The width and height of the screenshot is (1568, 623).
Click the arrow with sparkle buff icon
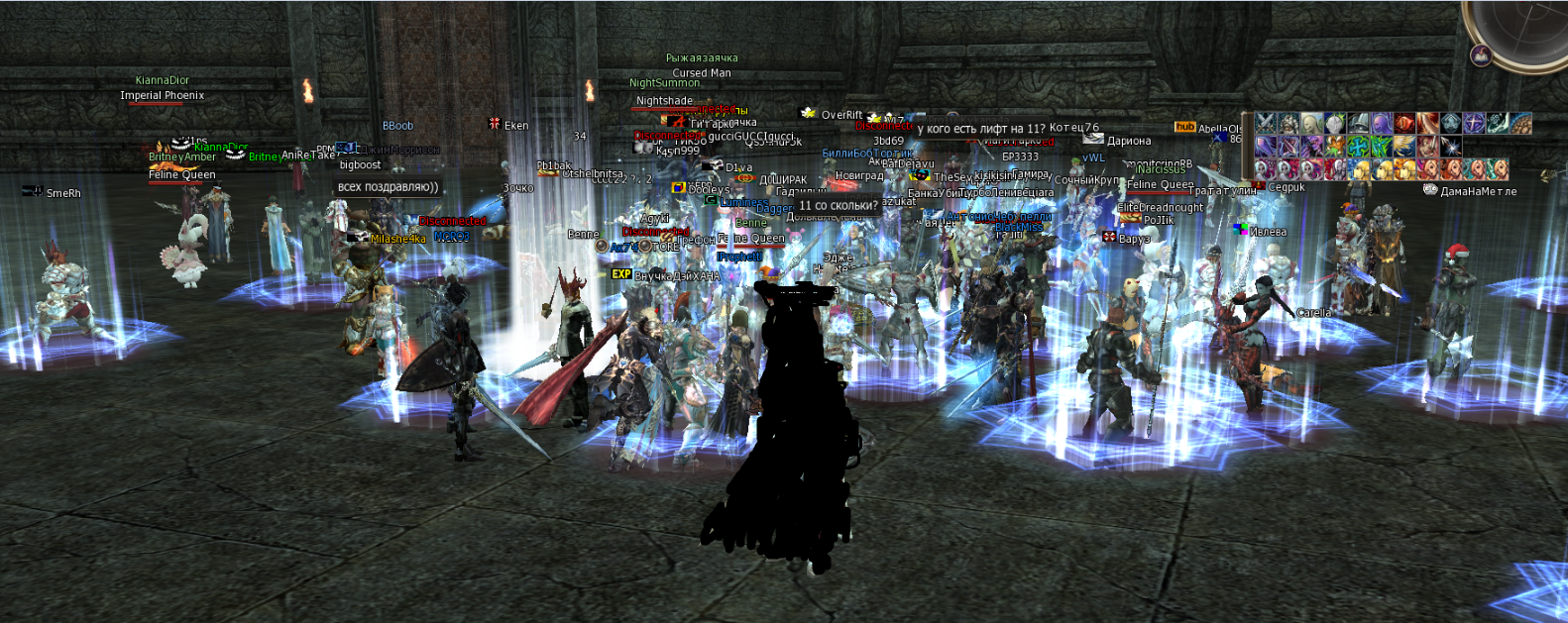click(1451, 147)
